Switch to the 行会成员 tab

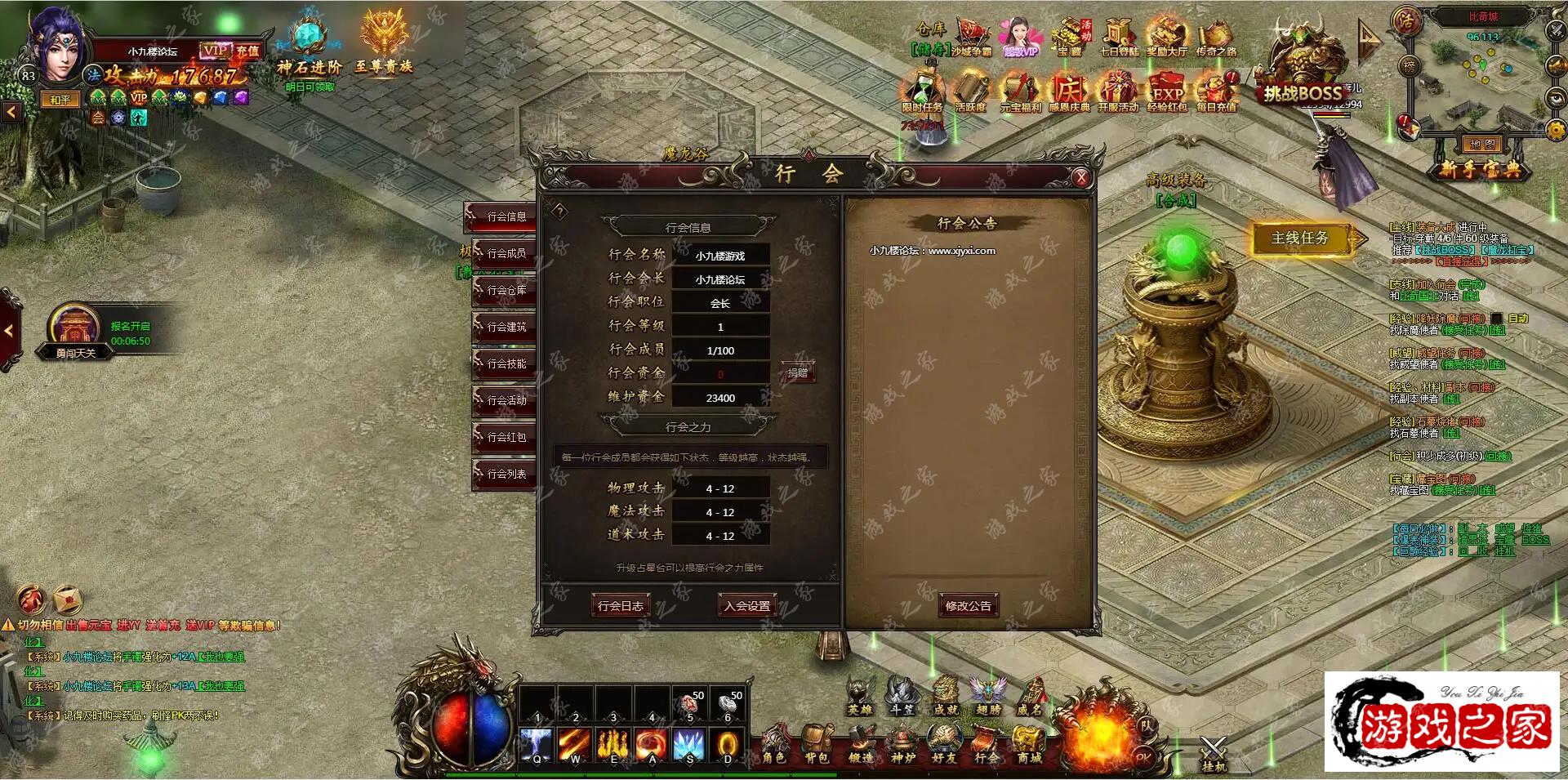tap(505, 253)
